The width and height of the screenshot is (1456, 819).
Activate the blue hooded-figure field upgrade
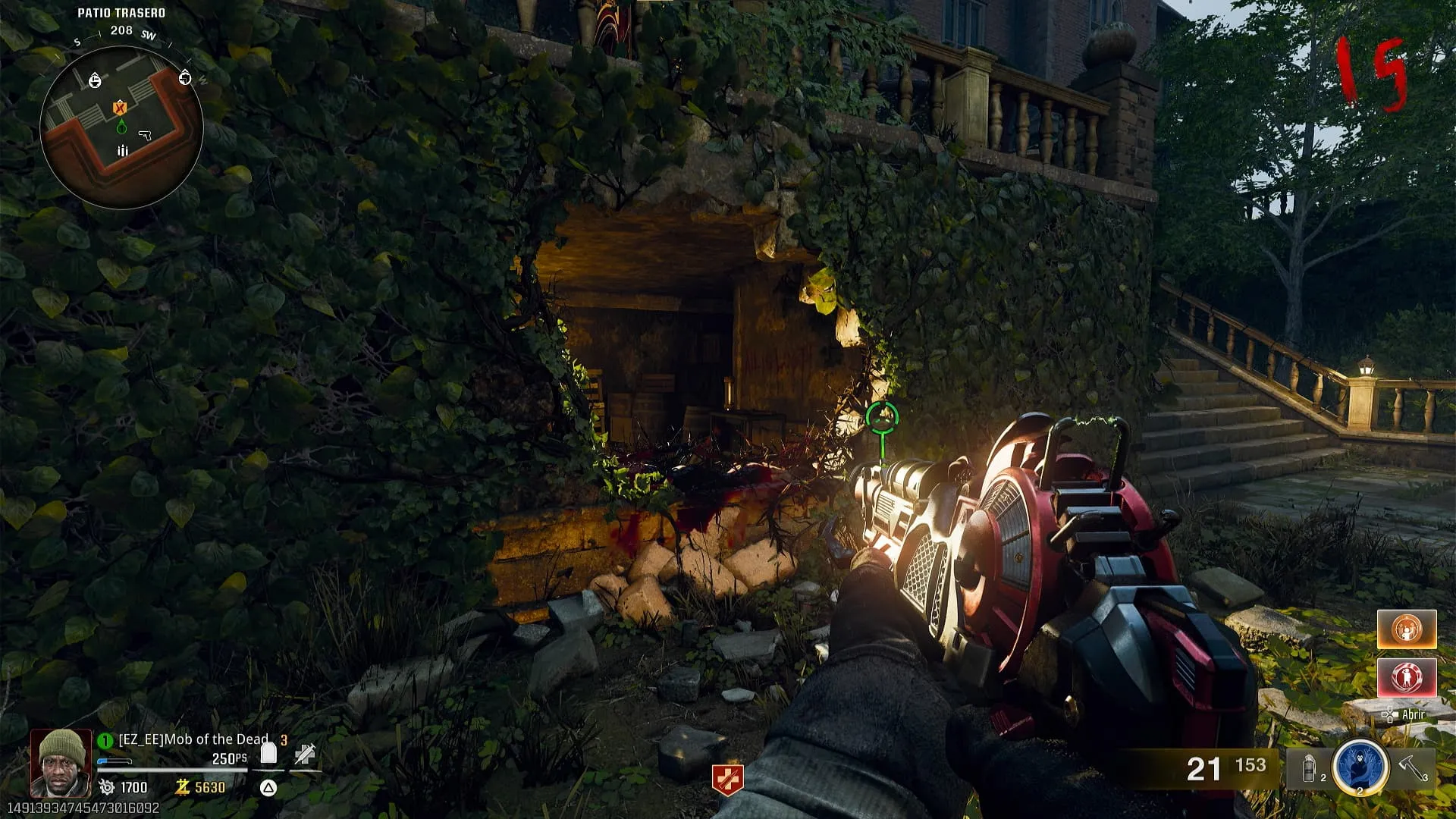coord(1360,767)
